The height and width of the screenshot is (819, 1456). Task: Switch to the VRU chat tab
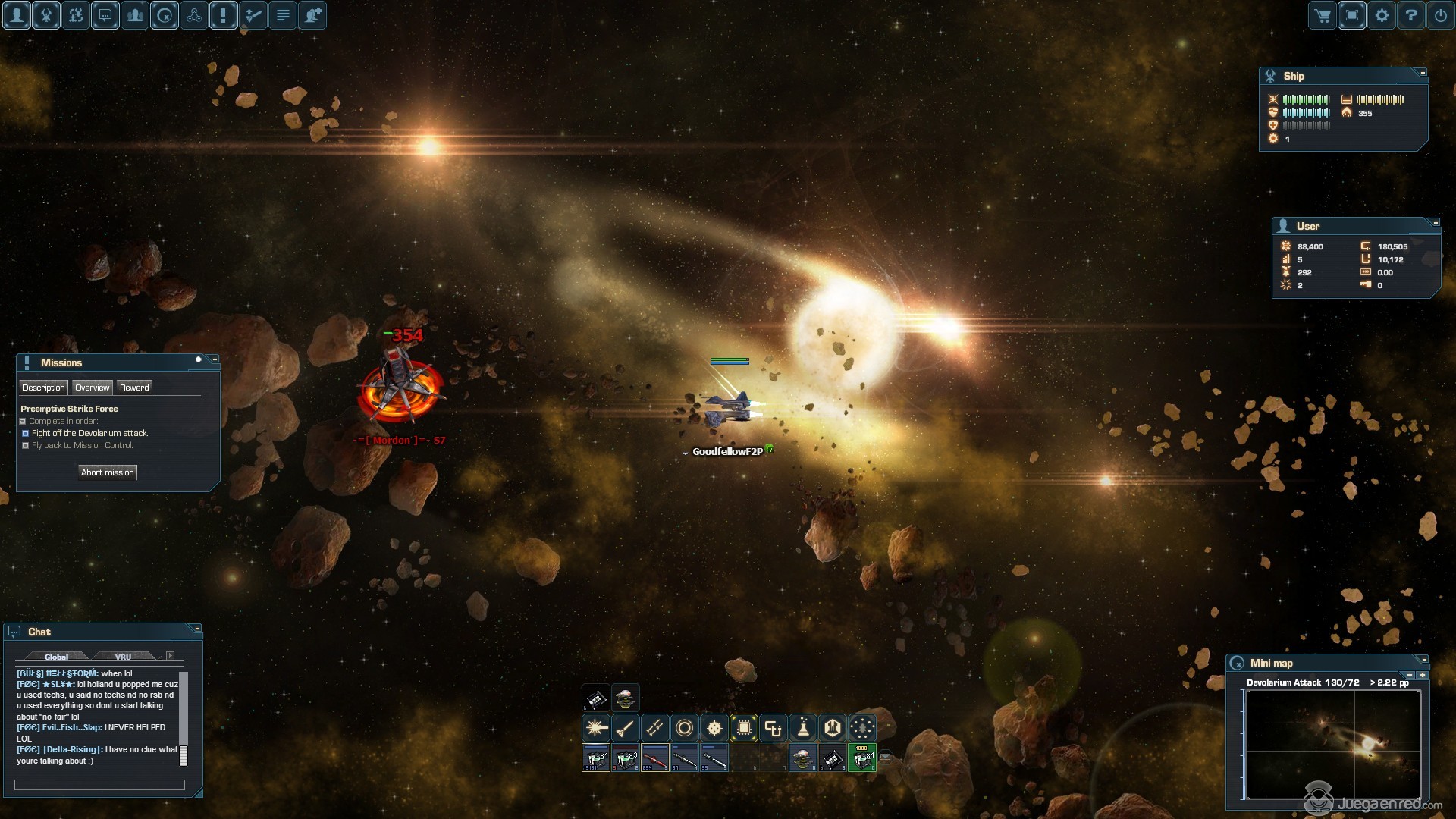(123, 657)
